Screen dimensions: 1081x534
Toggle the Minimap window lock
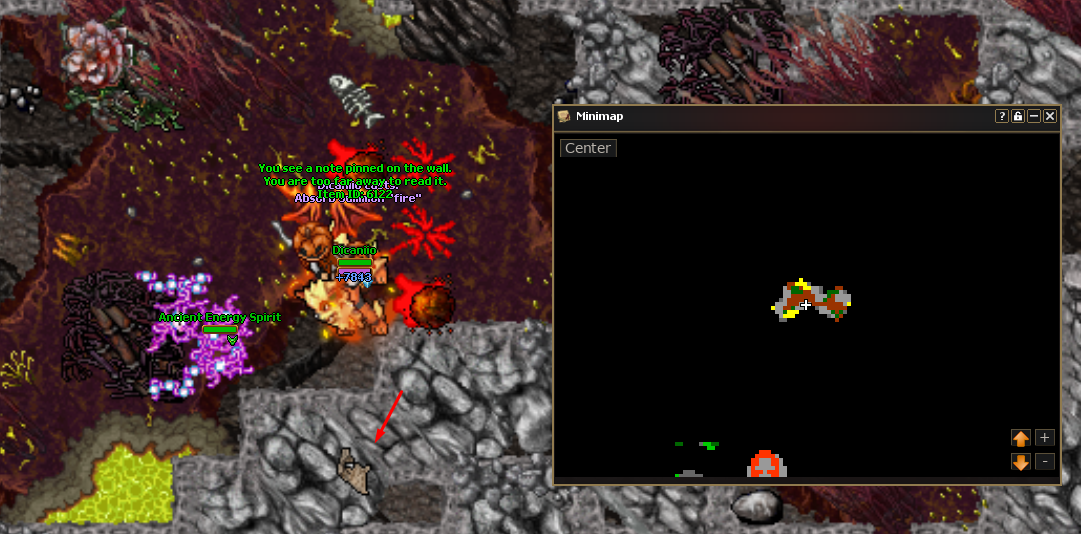(x=1018, y=116)
